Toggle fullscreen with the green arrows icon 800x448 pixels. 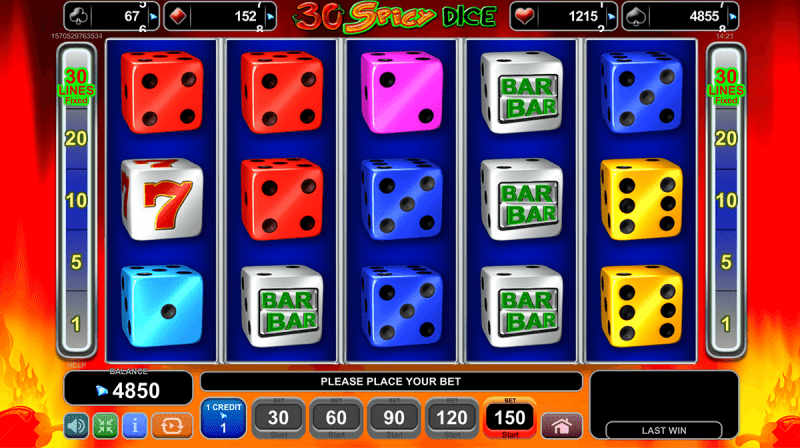pyautogui.click(x=105, y=425)
